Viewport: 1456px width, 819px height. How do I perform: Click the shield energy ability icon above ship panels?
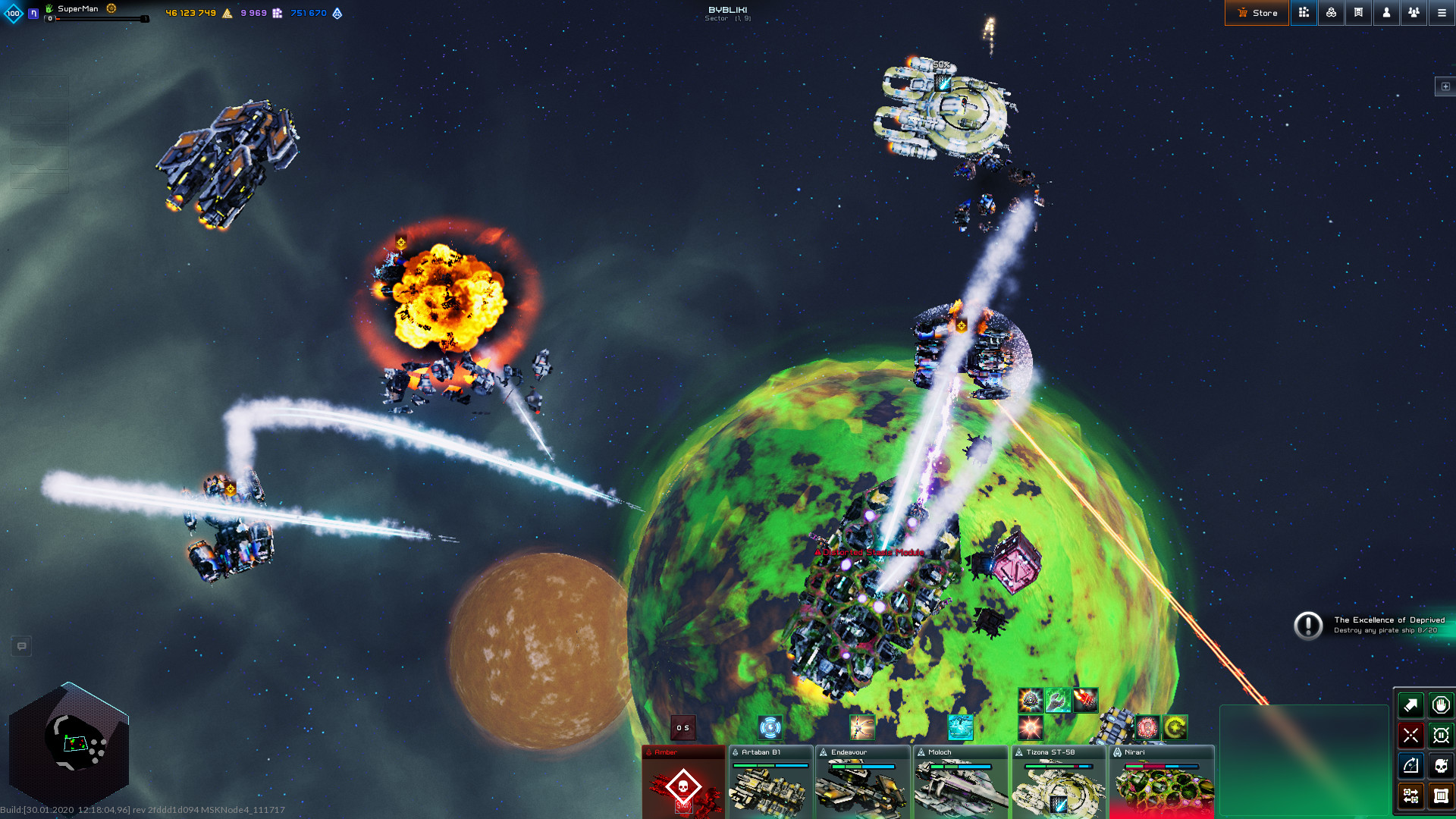770,728
